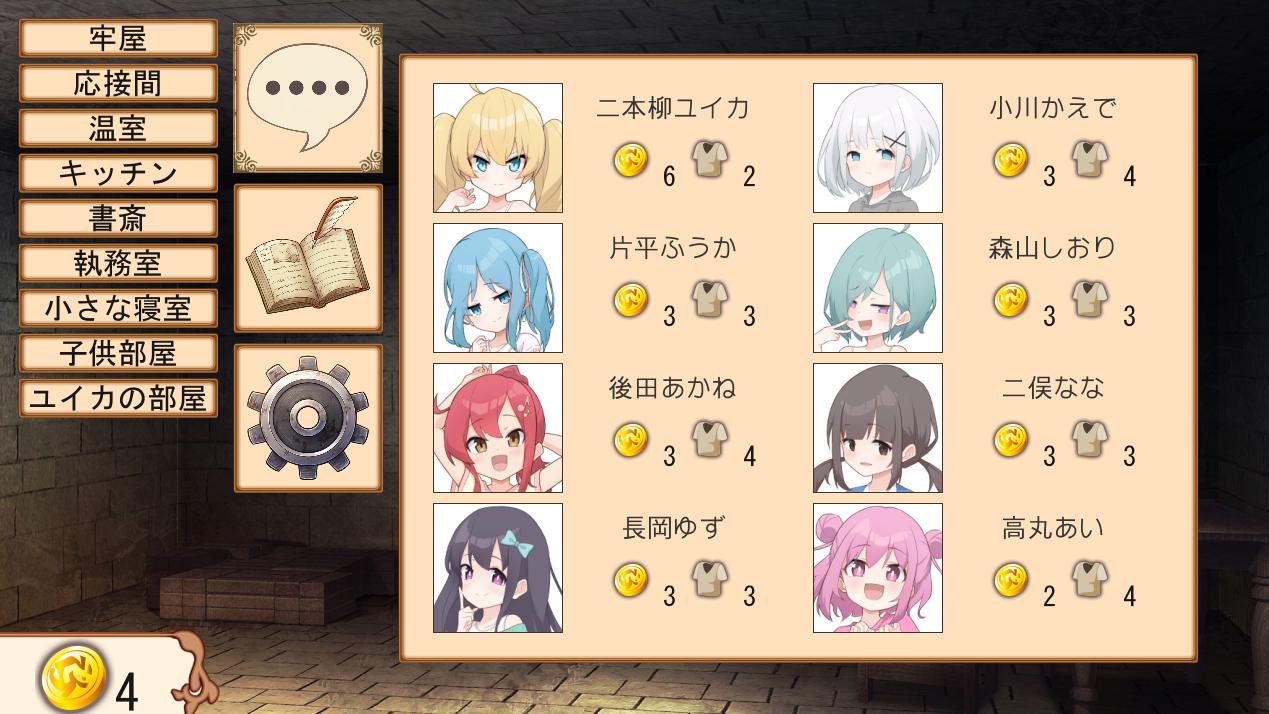Select the 応接間 location button
Viewport: 1269px width, 714px height.
118,84
